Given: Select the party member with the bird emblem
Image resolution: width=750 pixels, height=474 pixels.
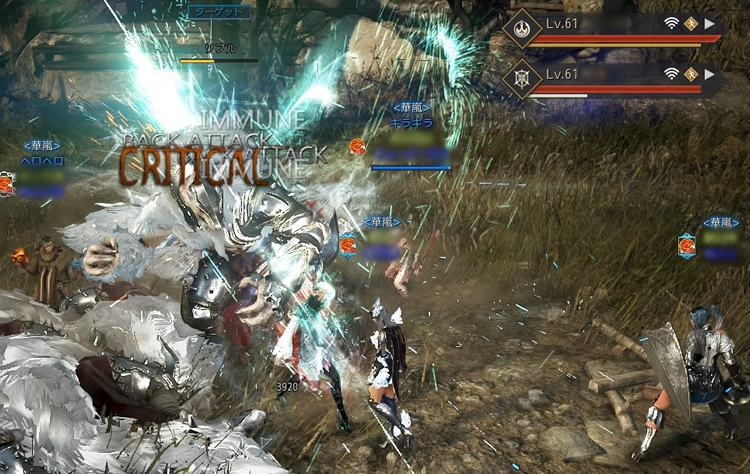Looking at the screenshot, I should coord(523,28).
